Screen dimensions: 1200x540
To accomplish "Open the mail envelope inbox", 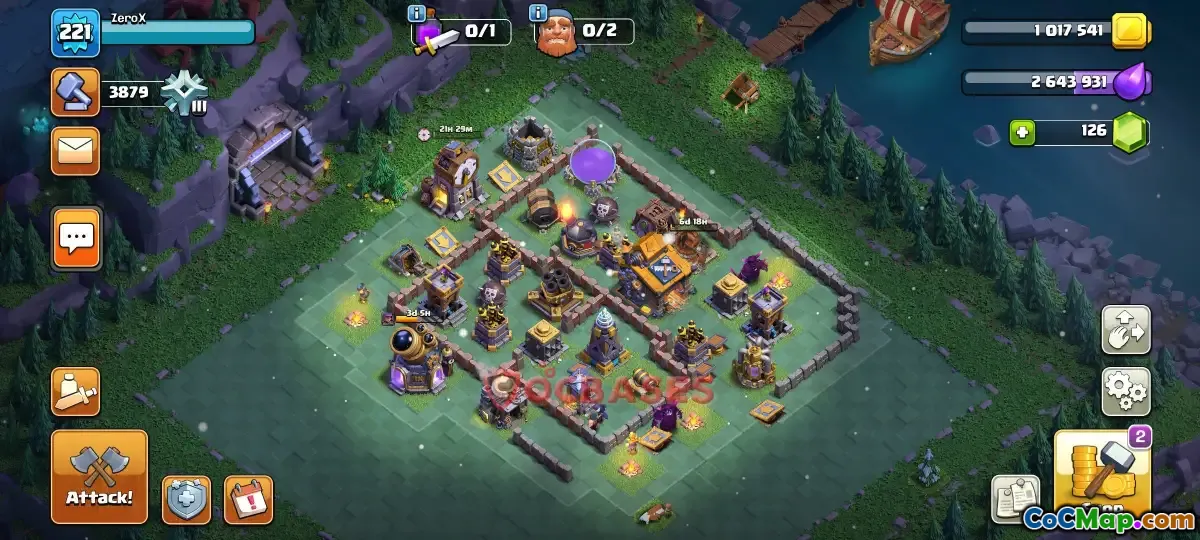I will (x=75, y=151).
